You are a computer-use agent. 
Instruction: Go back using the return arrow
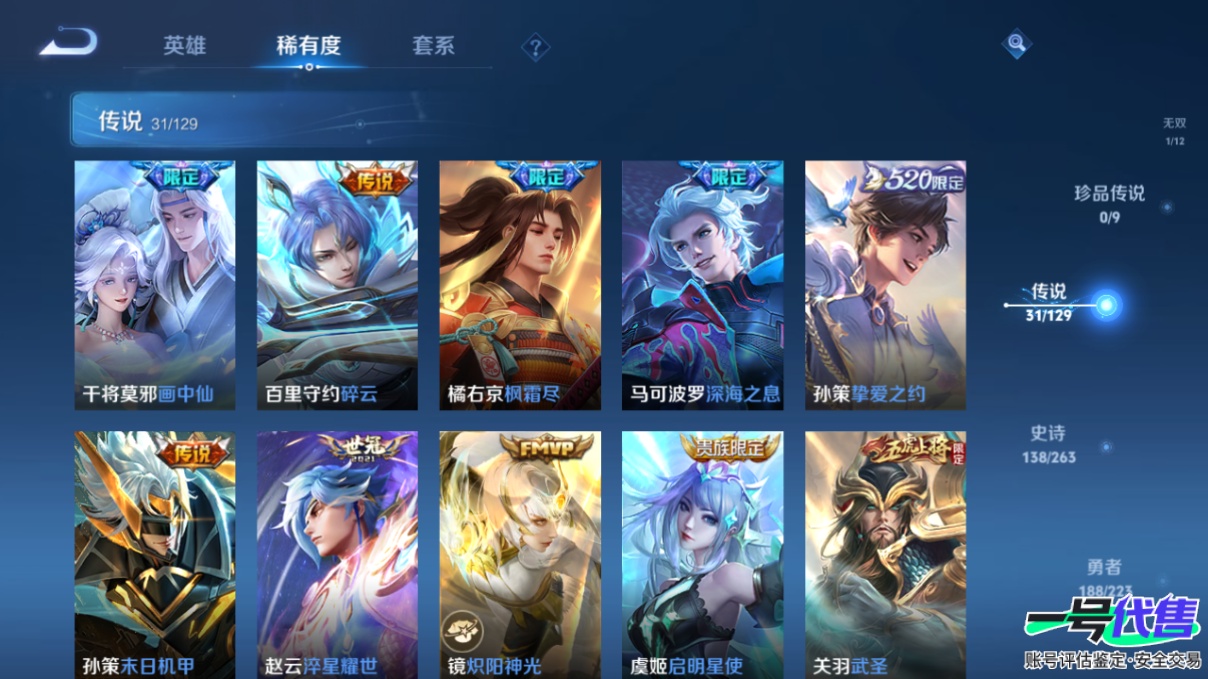point(68,43)
